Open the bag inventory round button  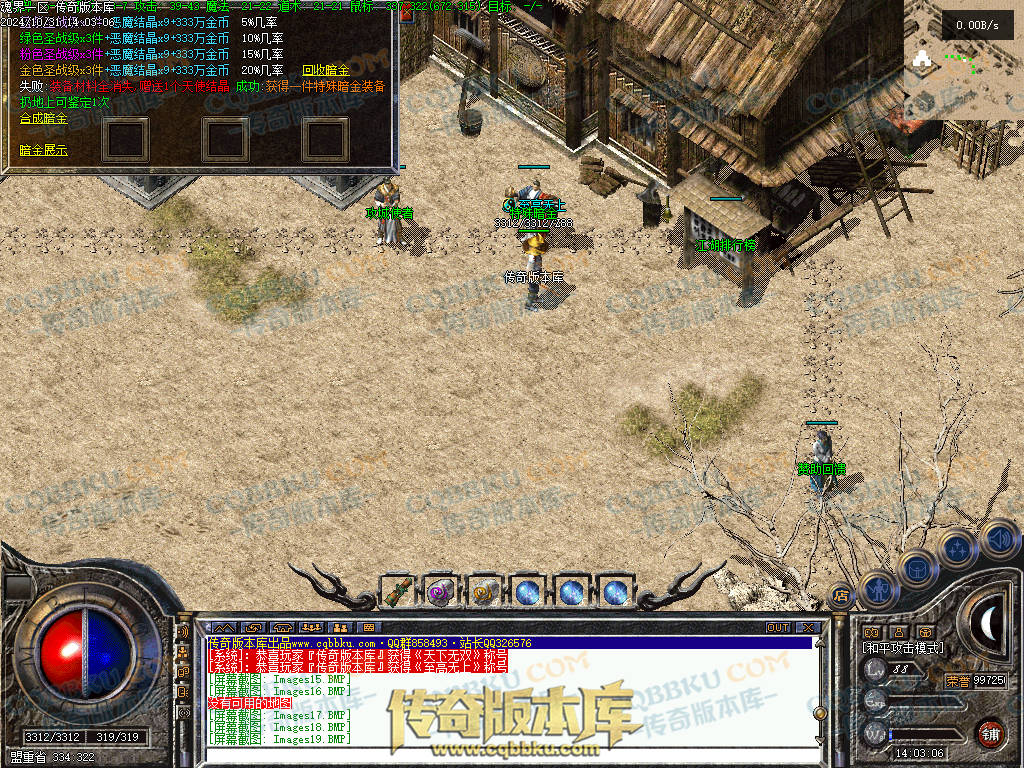pos(918,567)
